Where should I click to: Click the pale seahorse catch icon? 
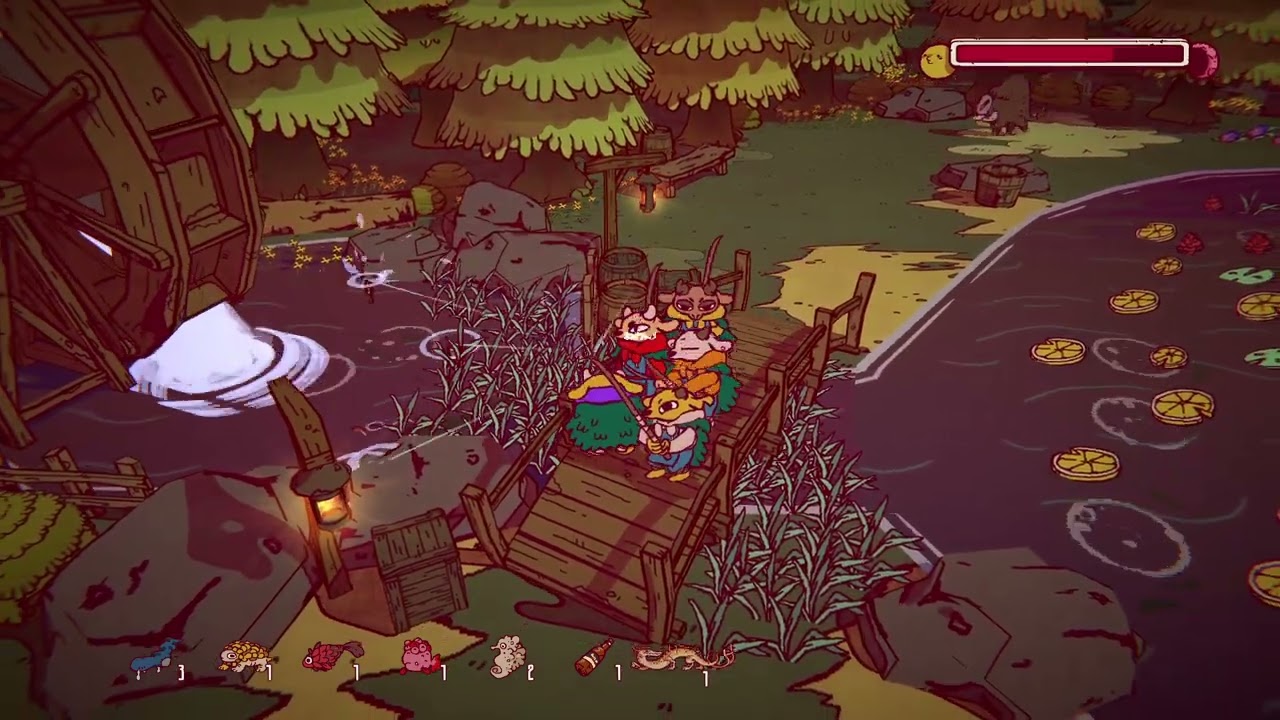click(x=507, y=657)
